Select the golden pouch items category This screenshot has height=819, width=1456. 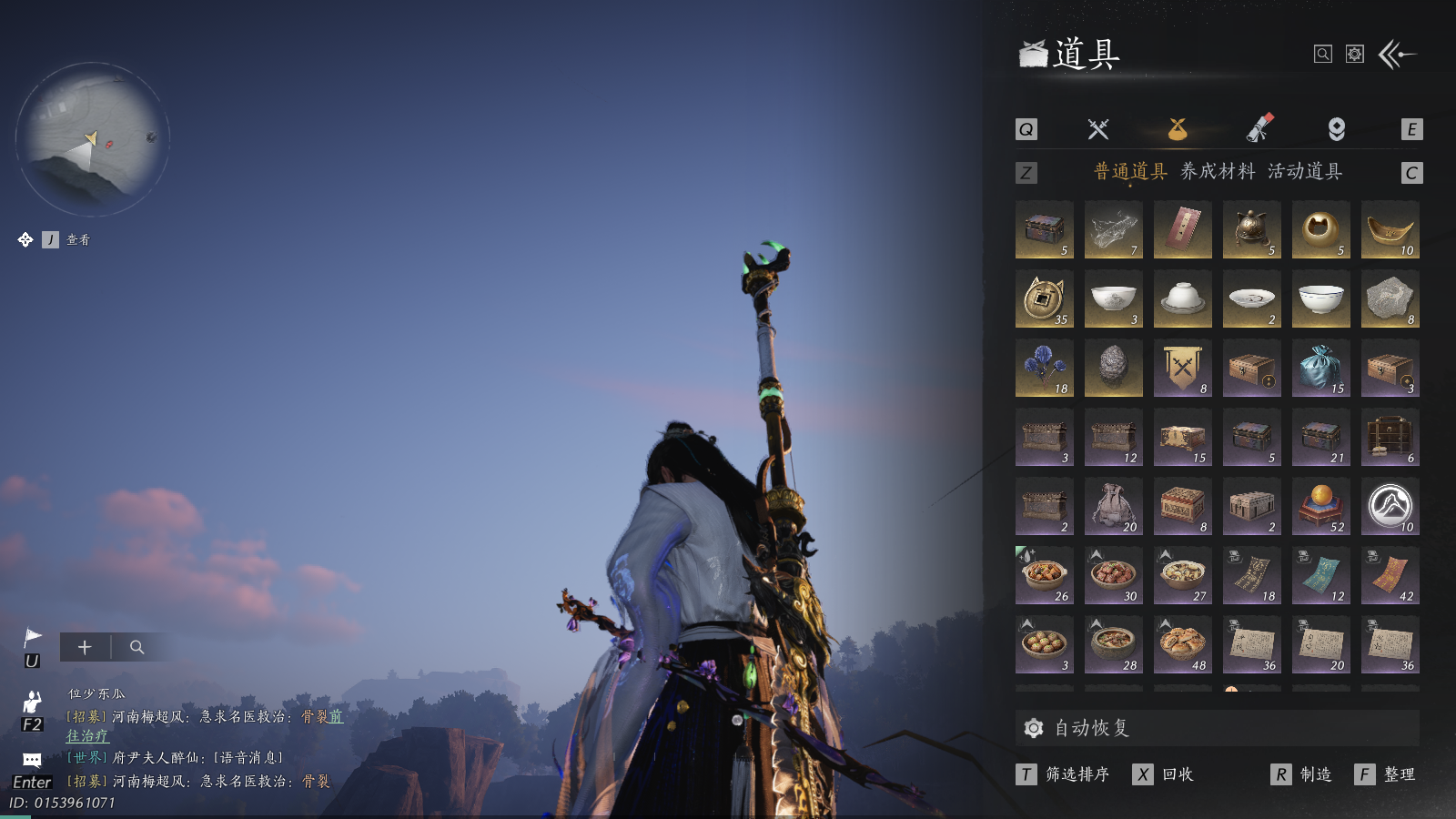(x=1178, y=129)
